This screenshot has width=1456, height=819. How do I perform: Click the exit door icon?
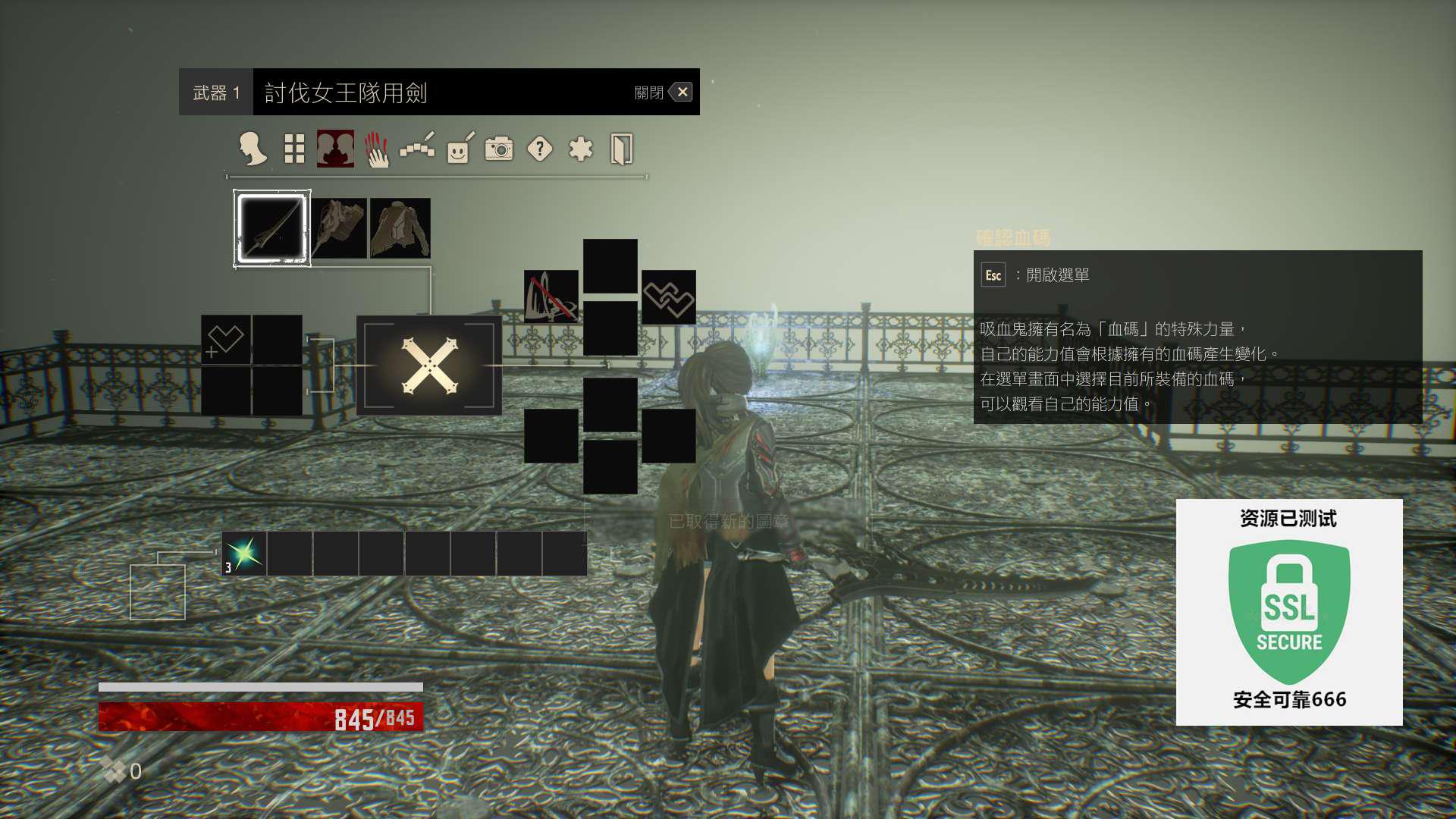(621, 149)
